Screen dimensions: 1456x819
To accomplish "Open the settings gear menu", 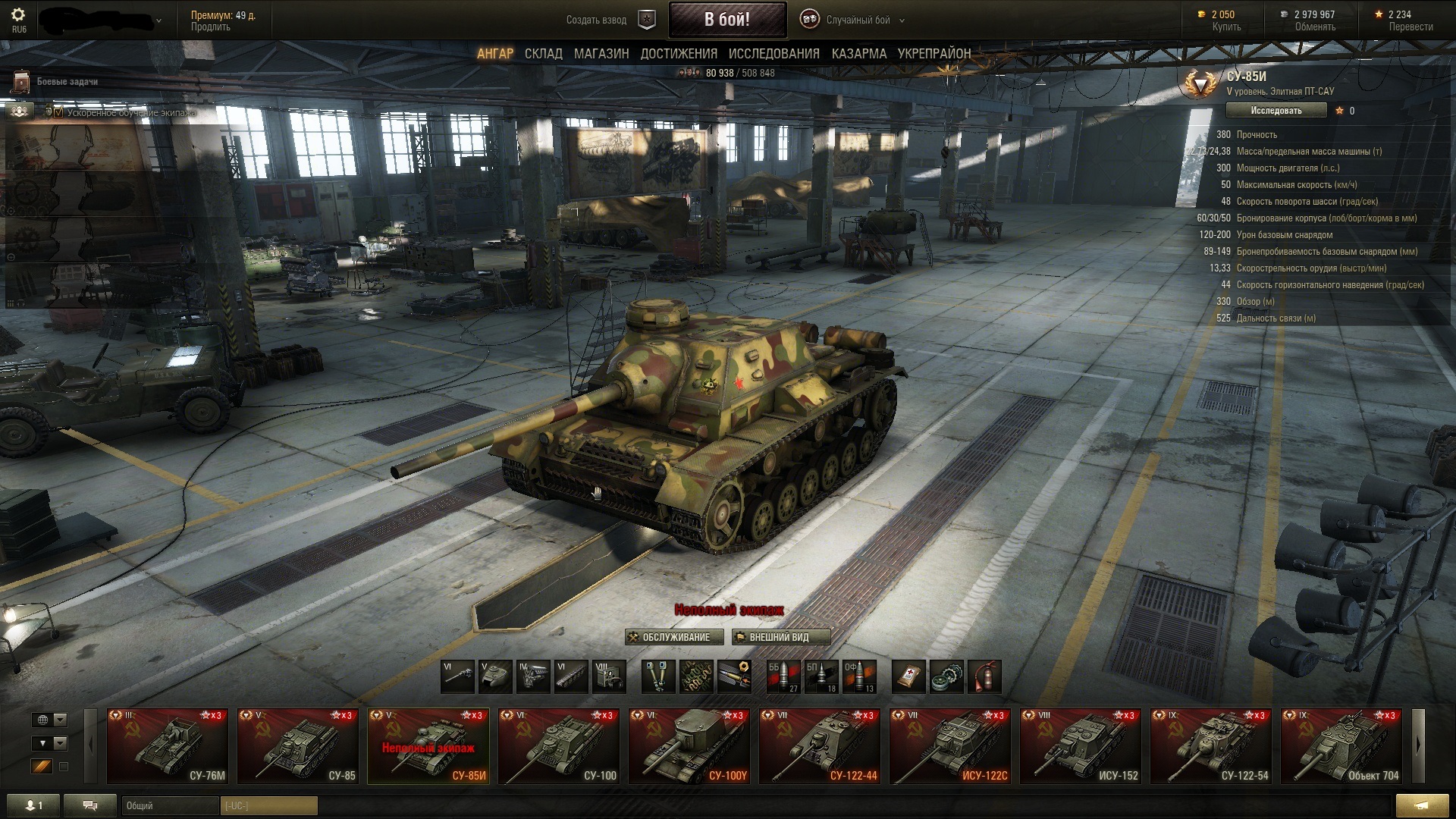I will pos(18,15).
